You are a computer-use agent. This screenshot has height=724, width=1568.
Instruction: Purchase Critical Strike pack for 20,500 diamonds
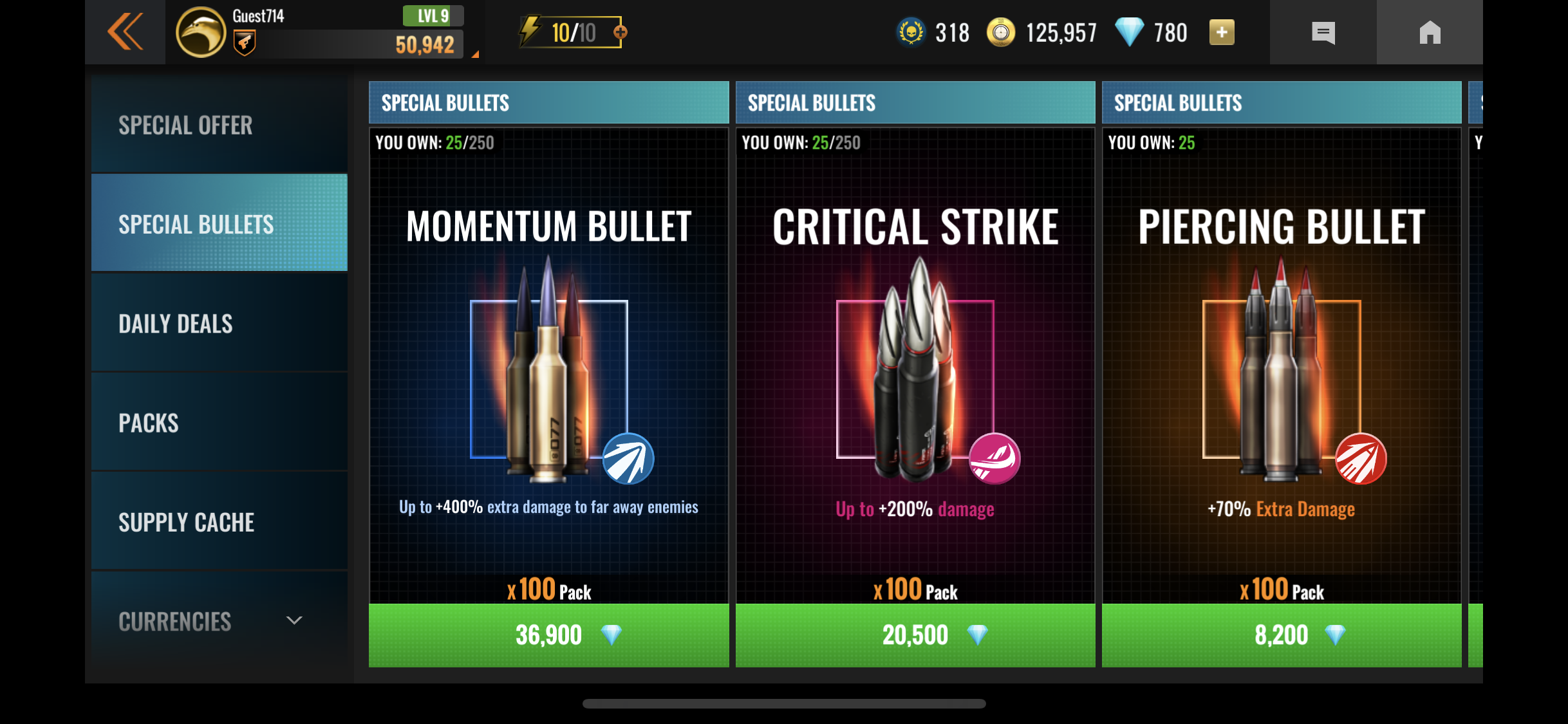point(915,635)
